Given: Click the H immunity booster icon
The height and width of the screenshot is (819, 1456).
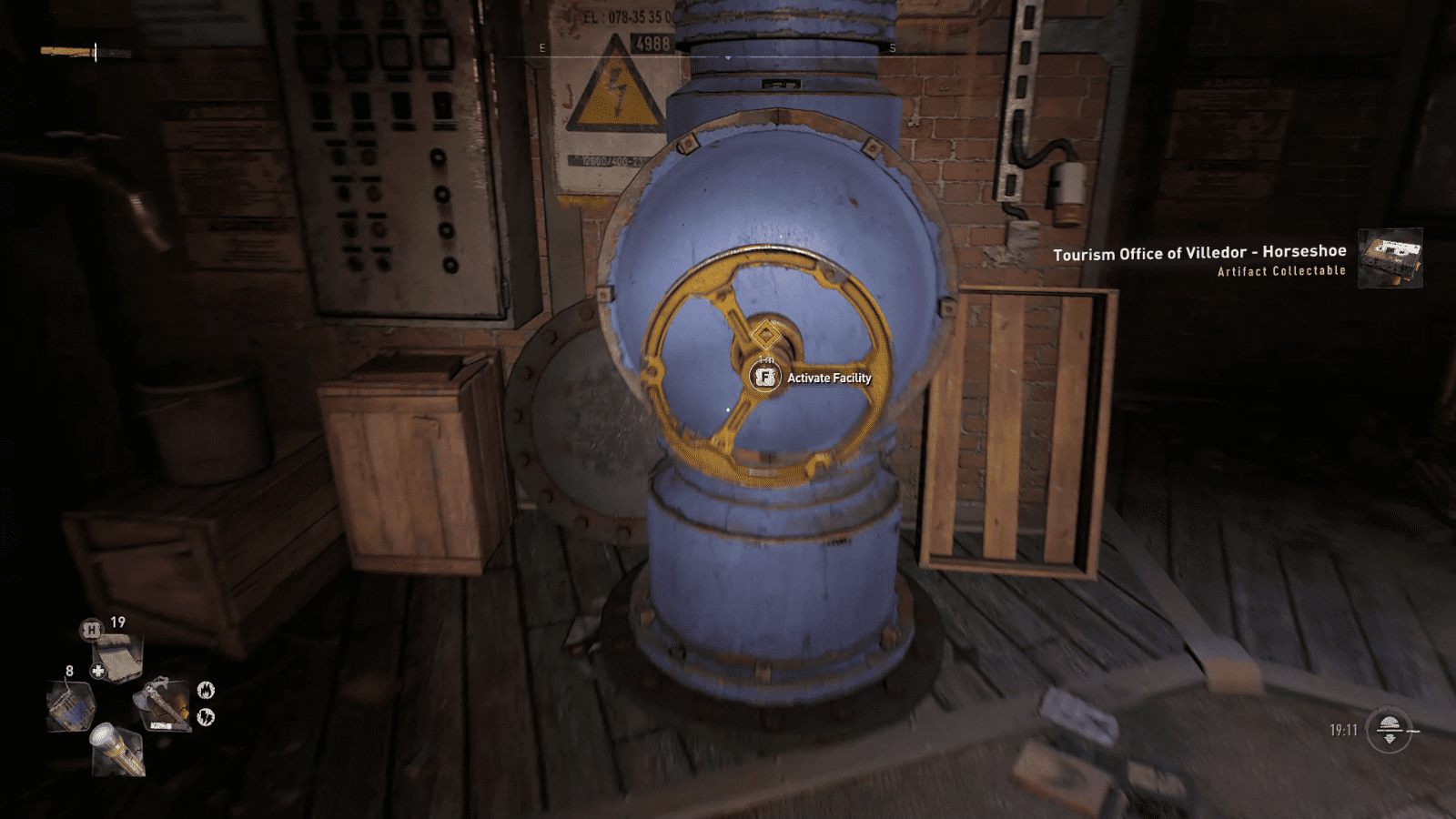Looking at the screenshot, I should pyautogui.click(x=93, y=631).
